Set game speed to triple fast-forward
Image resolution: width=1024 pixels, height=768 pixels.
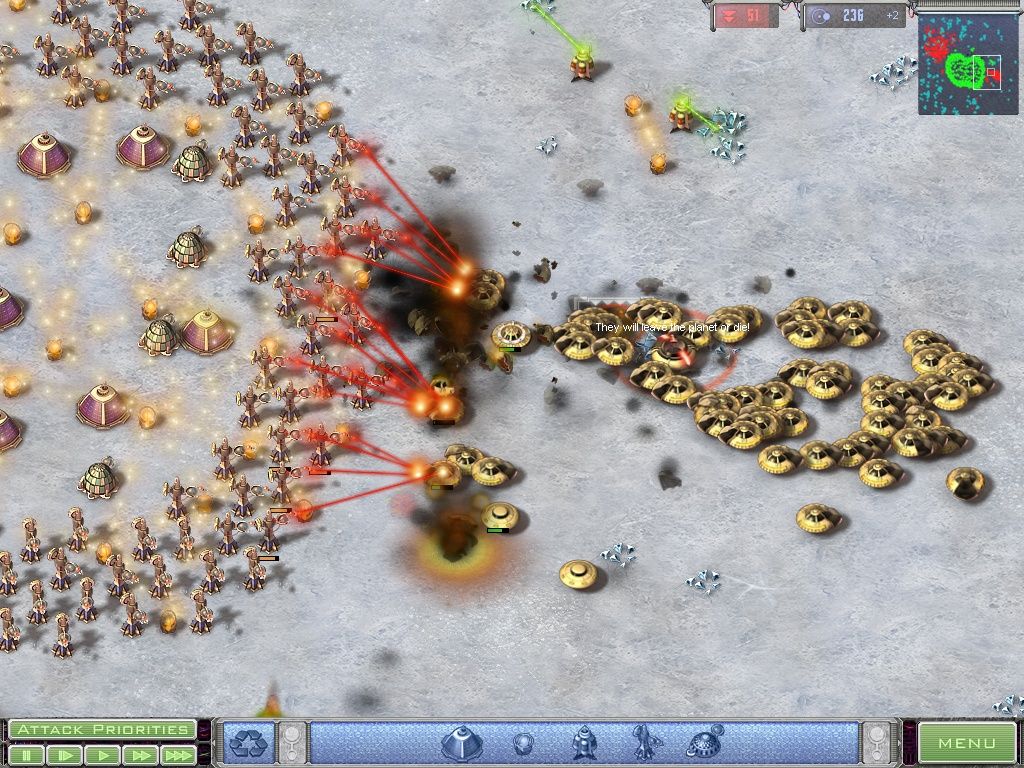click(x=177, y=755)
